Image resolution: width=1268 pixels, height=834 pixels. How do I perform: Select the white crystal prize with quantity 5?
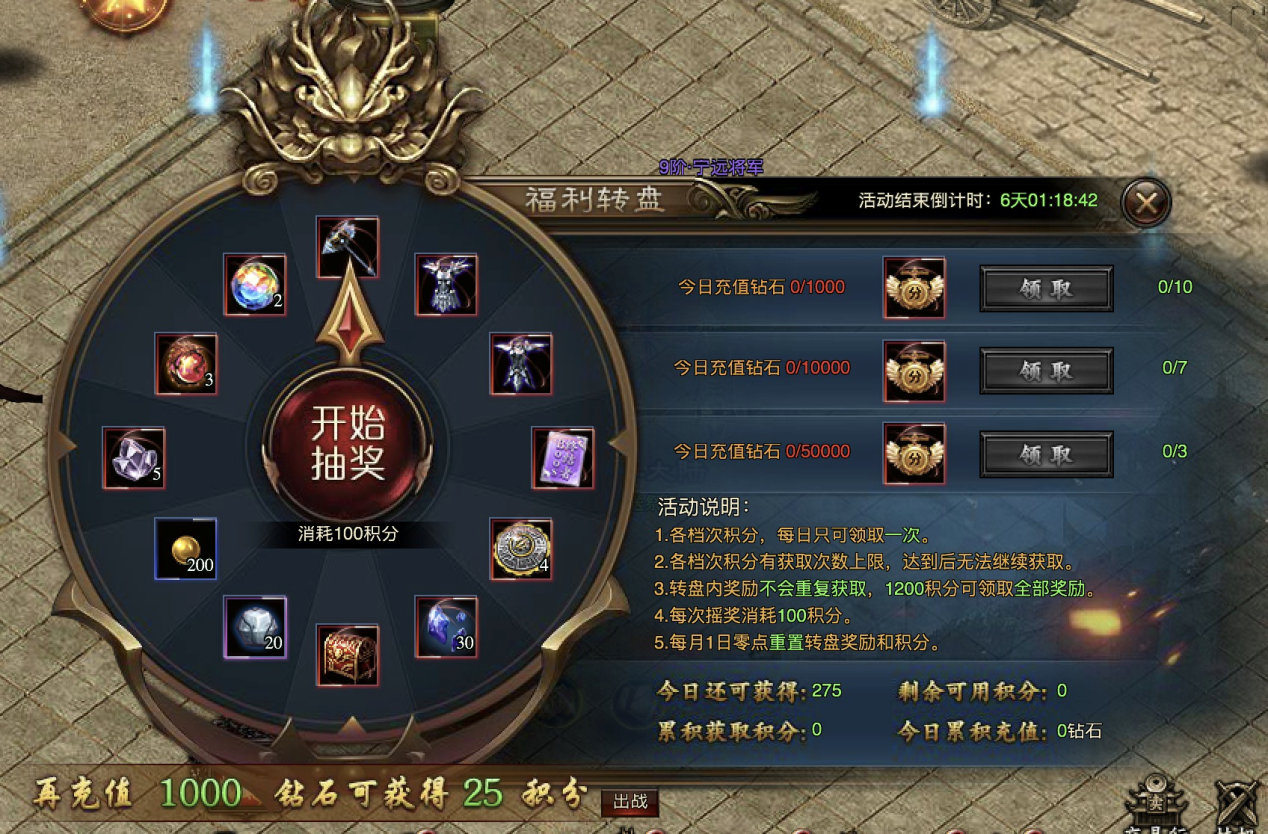point(134,458)
